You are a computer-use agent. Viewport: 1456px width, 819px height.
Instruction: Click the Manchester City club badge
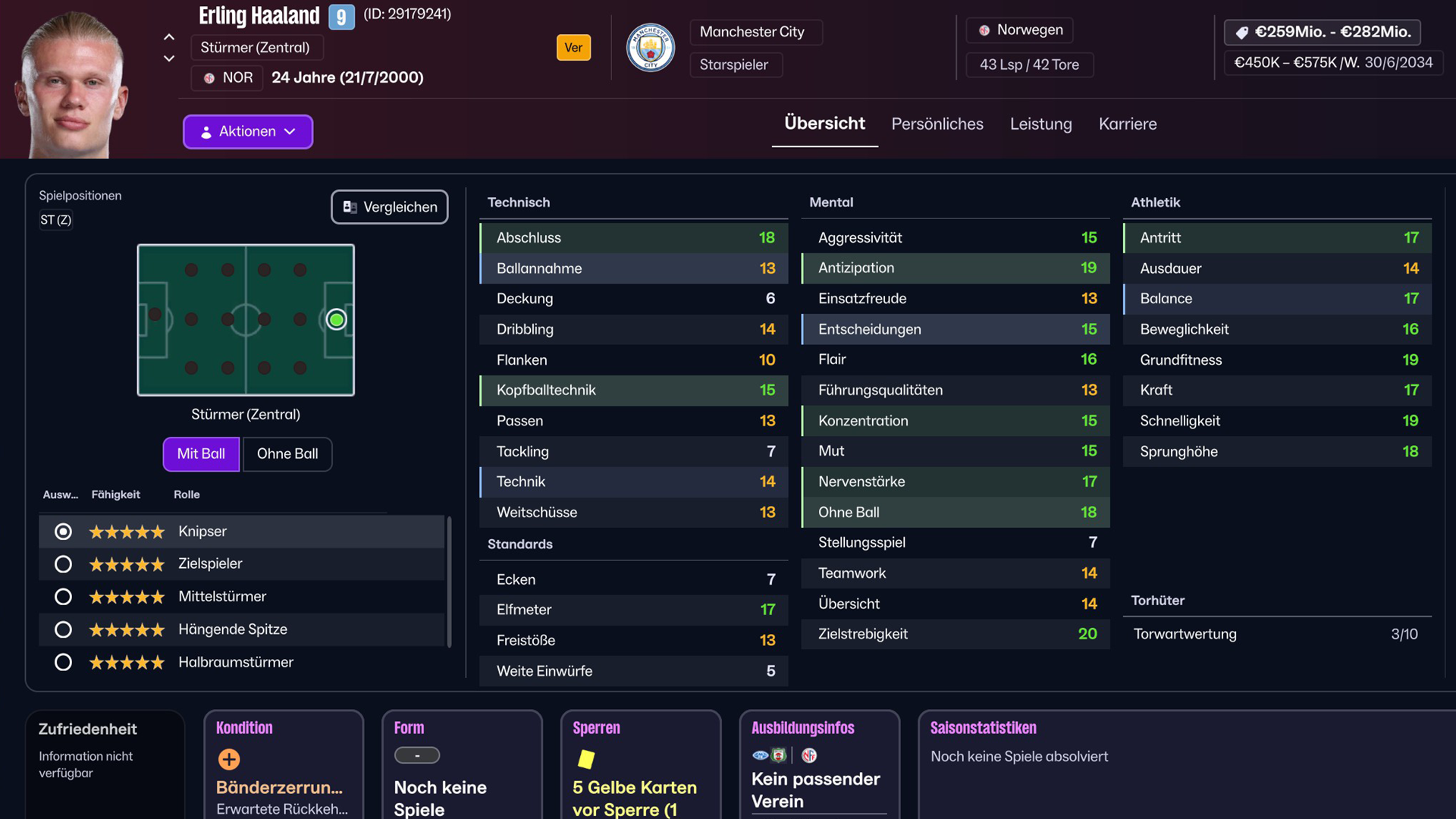pyautogui.click(x=651, y=48)
